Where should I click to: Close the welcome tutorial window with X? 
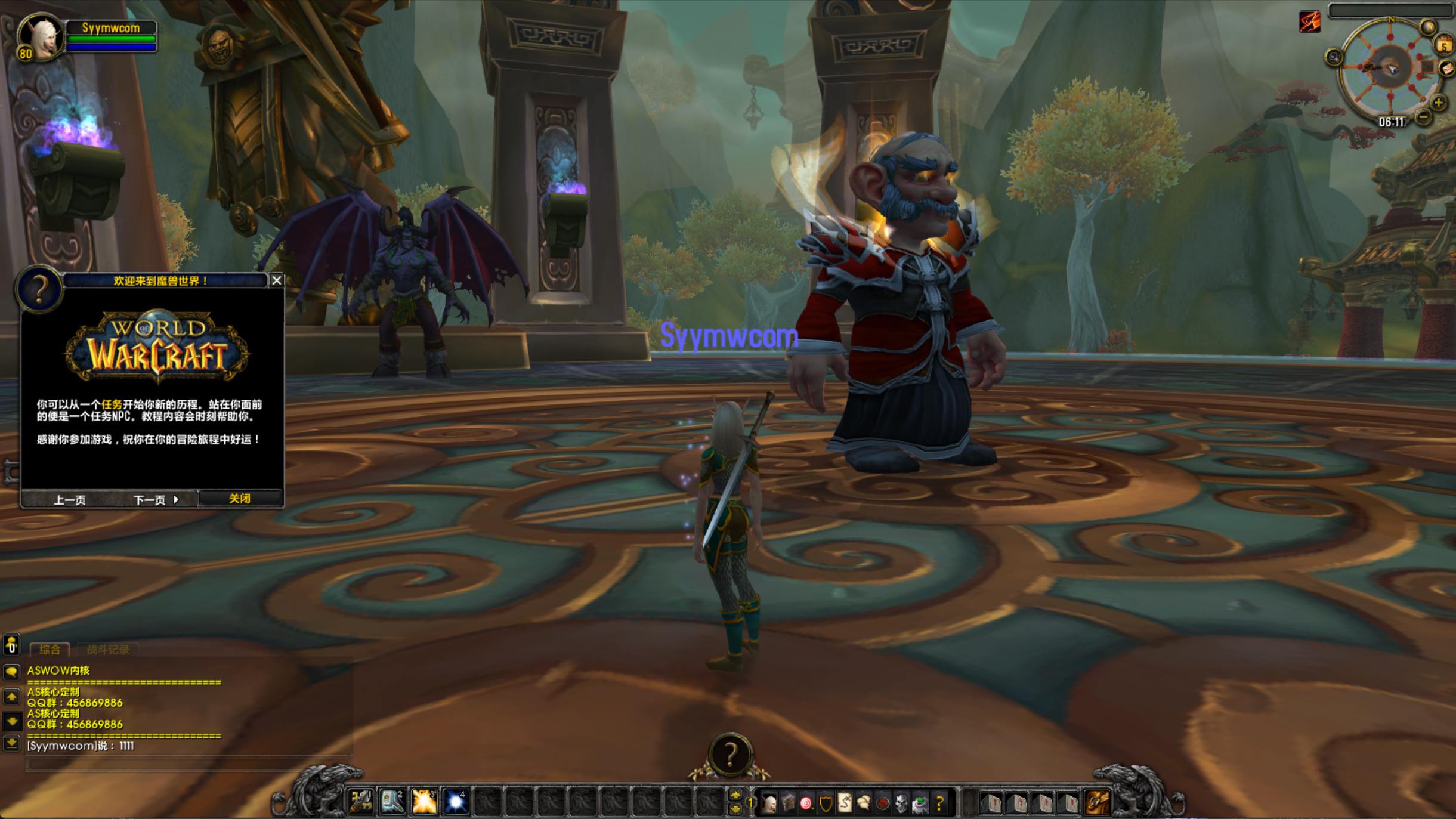277,280
